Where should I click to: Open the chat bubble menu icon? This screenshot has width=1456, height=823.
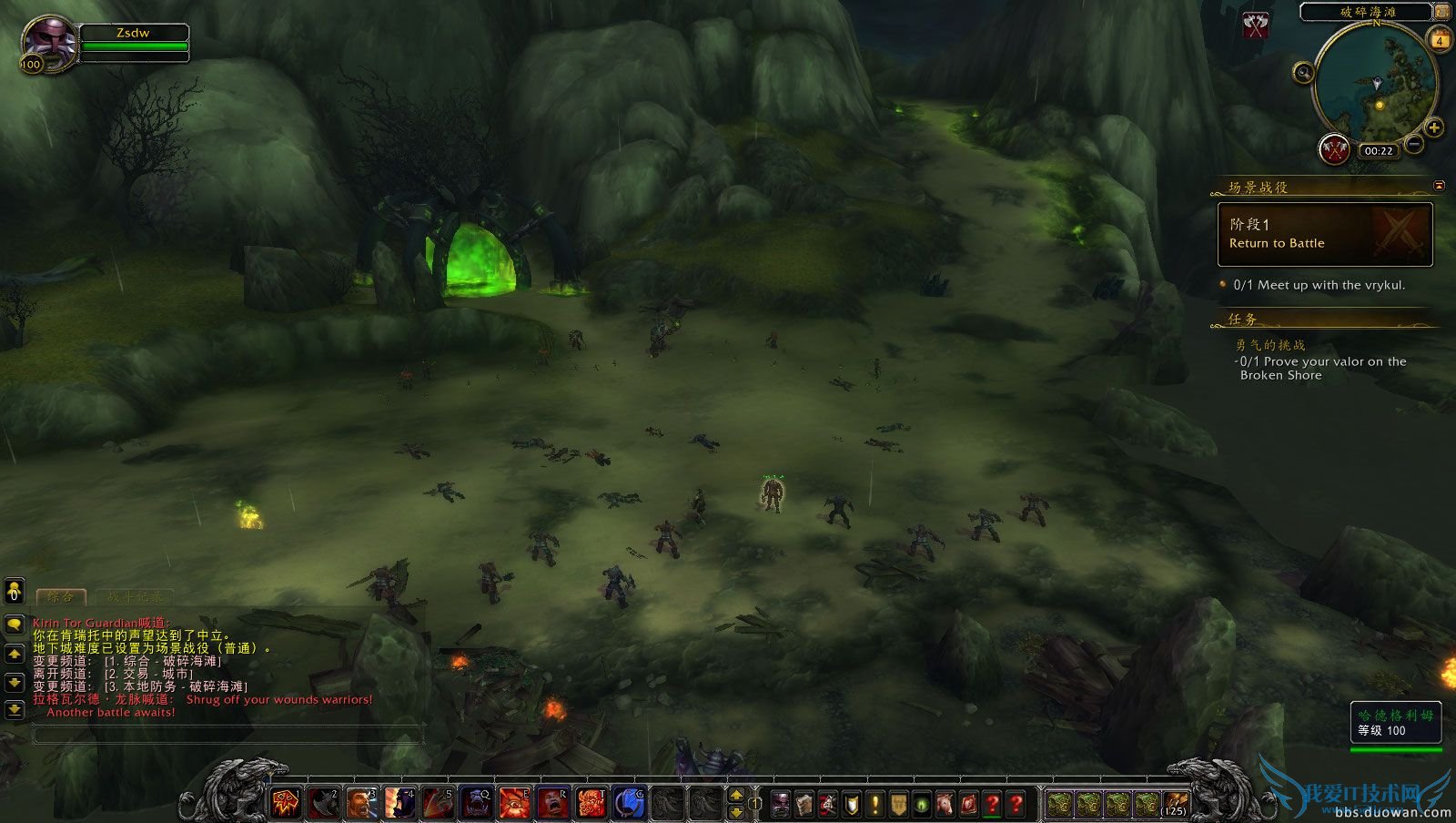click(15, 625)
